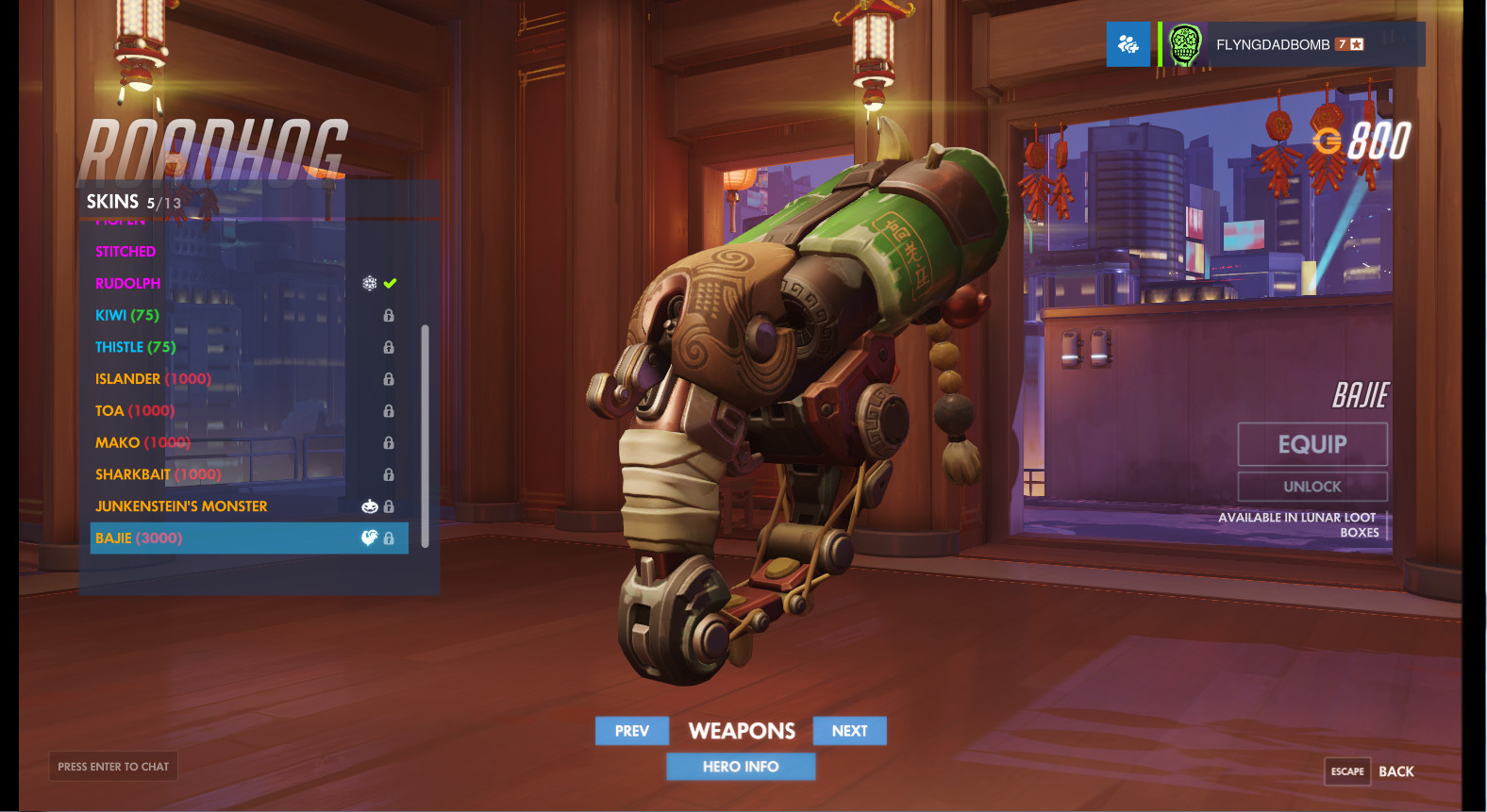Viewport: 1487px width, 812px height.
Task: Select the Kiwi skin entry
Action: pos(127,315)
